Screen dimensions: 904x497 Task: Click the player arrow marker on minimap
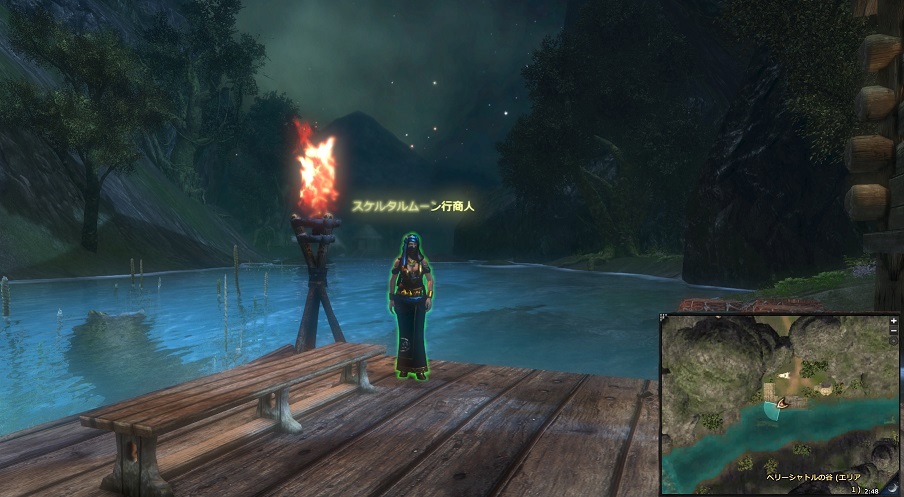coord(780,403)
